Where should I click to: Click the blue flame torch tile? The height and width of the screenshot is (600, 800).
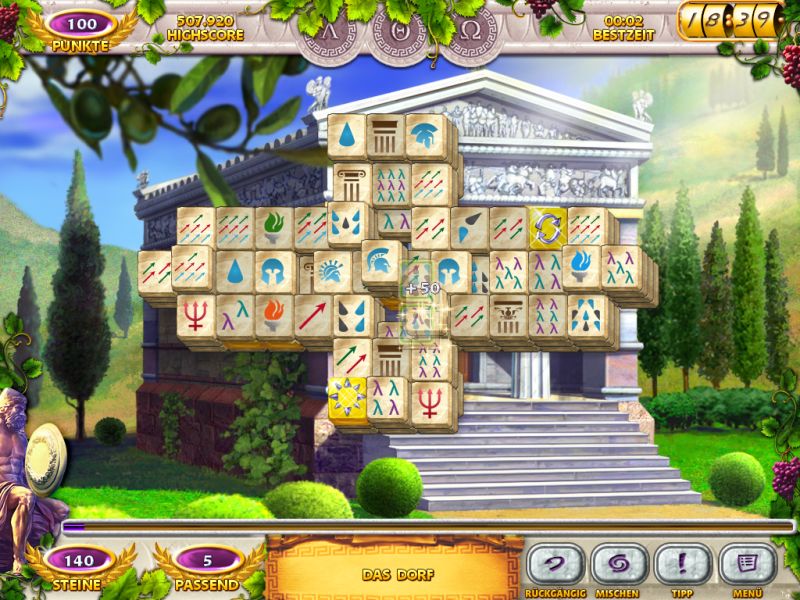(x=580, y=265)
